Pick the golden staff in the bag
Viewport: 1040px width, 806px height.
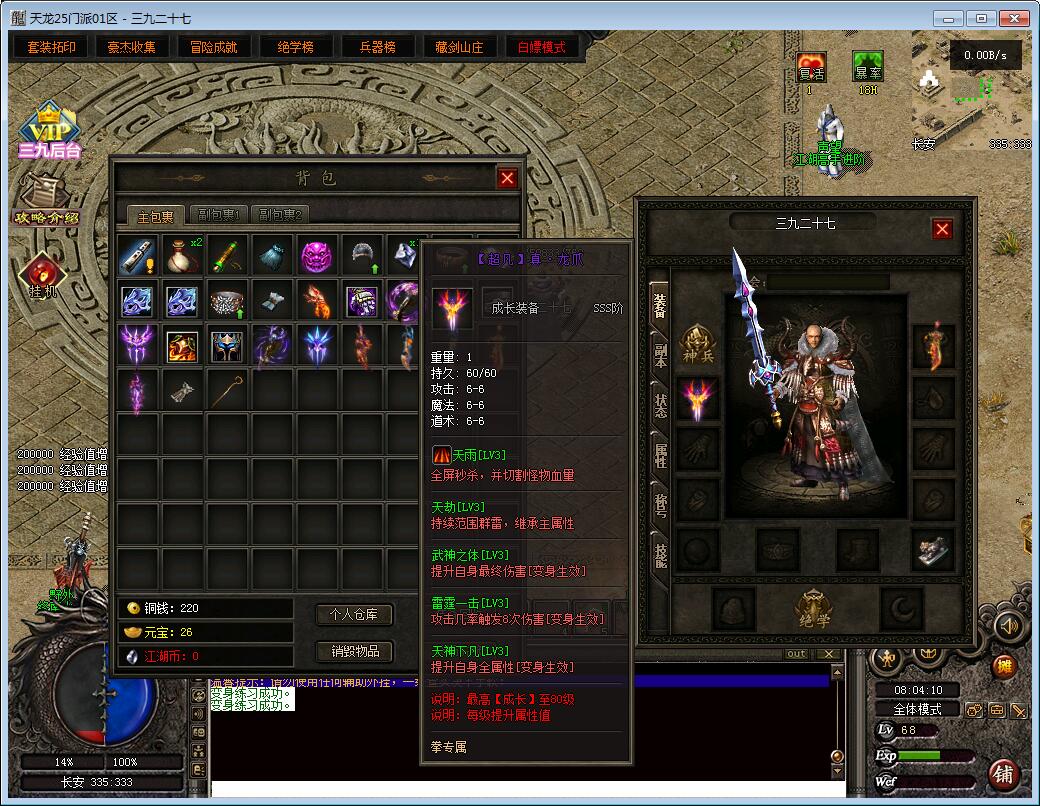pyautogui.click(x=228, y=391)
